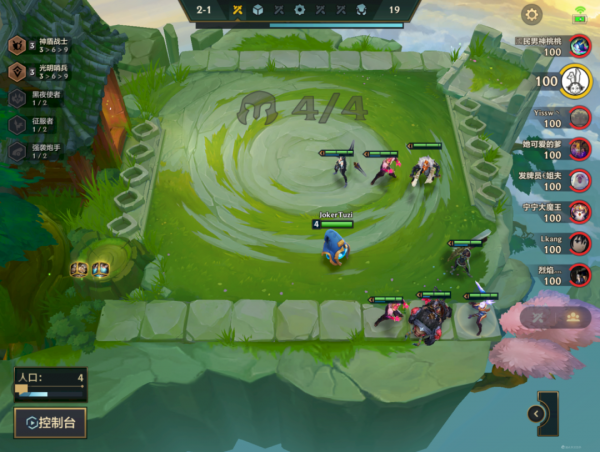
Task: Select the current crossed-swords stage round icon
Action: point(238,10)
